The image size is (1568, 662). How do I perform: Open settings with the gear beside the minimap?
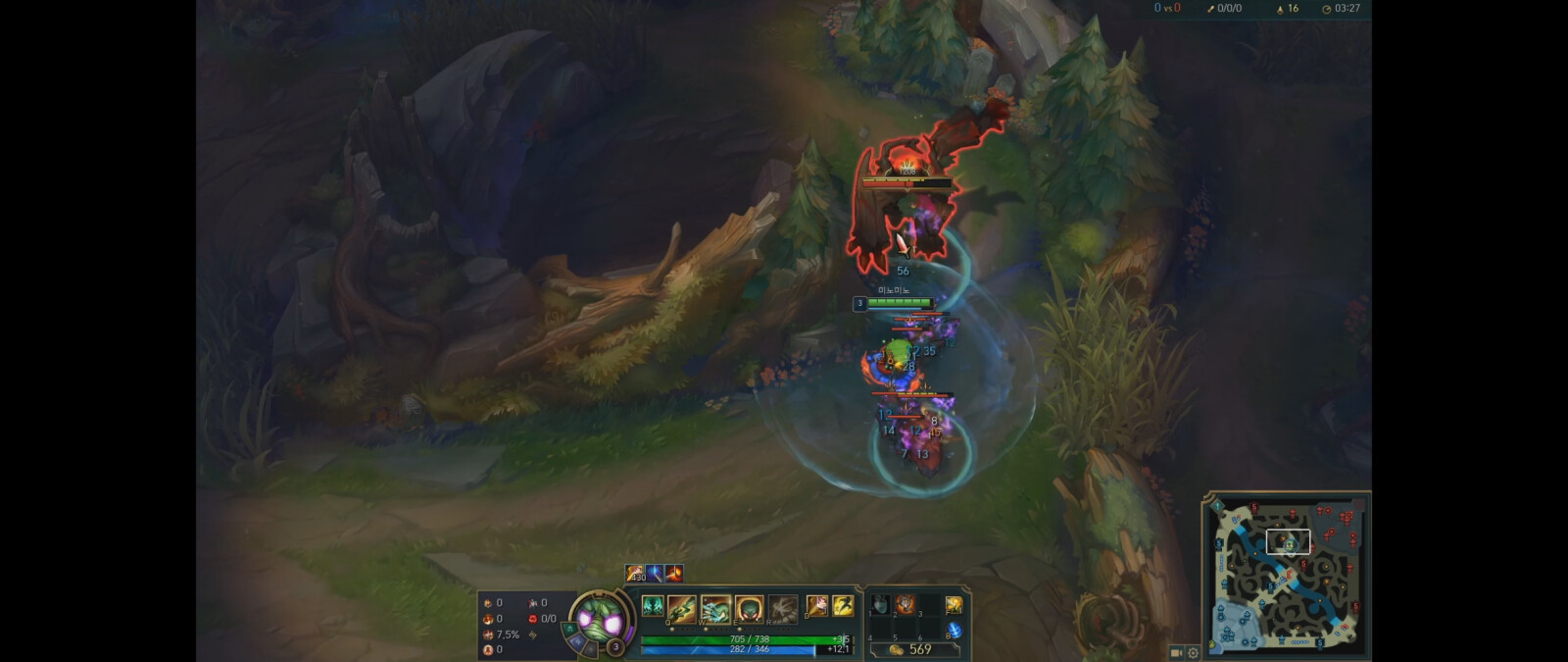tap(1193, 652)
